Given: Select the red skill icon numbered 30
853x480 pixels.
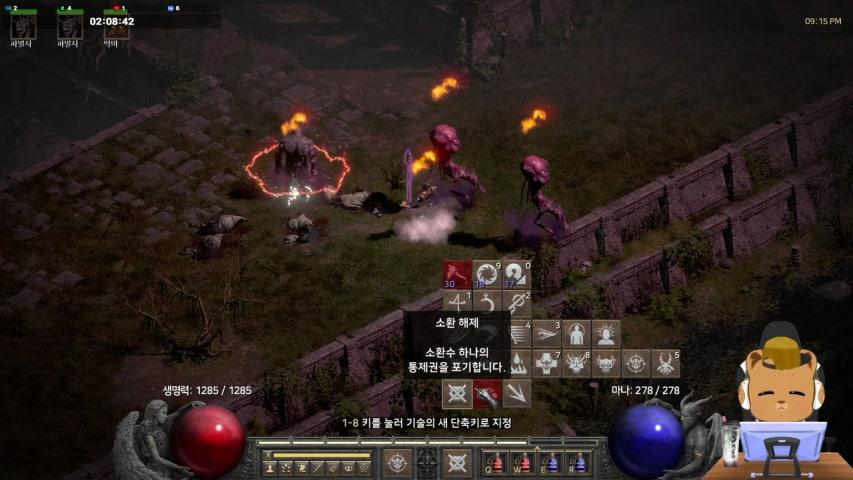Looking at the screenshot, I should (457, 274).
